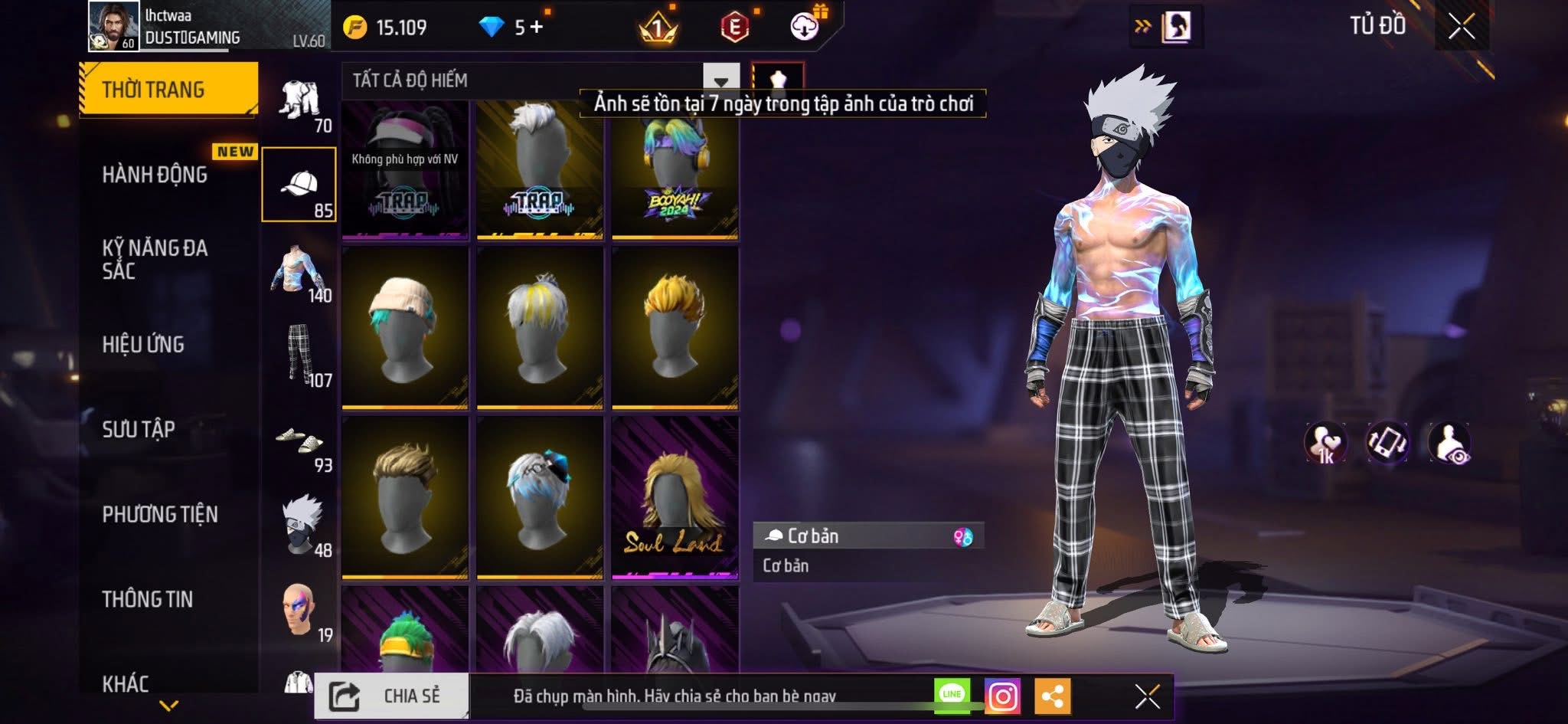Select the beige beanie with teal hair
Image resolution: width=1568 pixels, height=724 pixels.
pyautogui.click(x=405, y=327)
